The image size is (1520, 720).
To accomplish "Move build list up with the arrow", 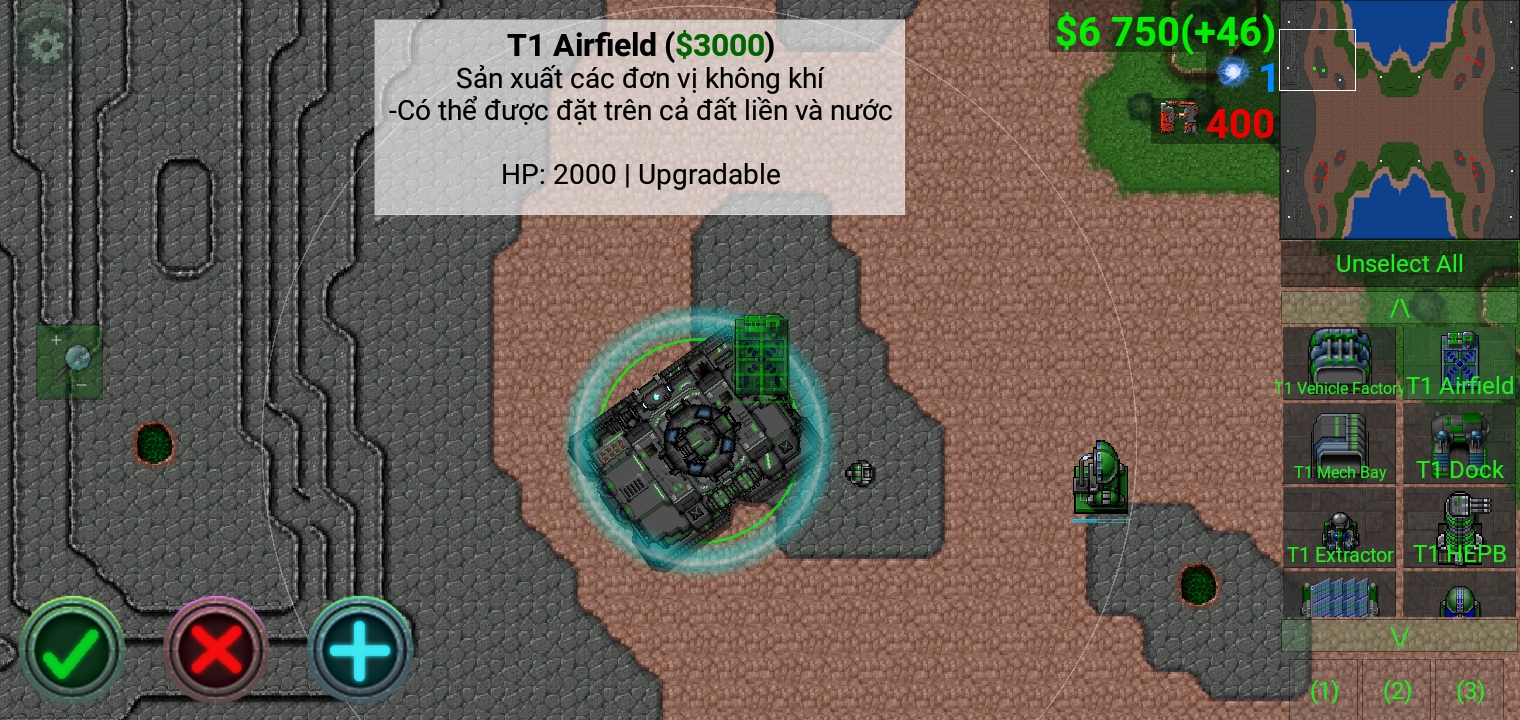I will pos(1398,308).
